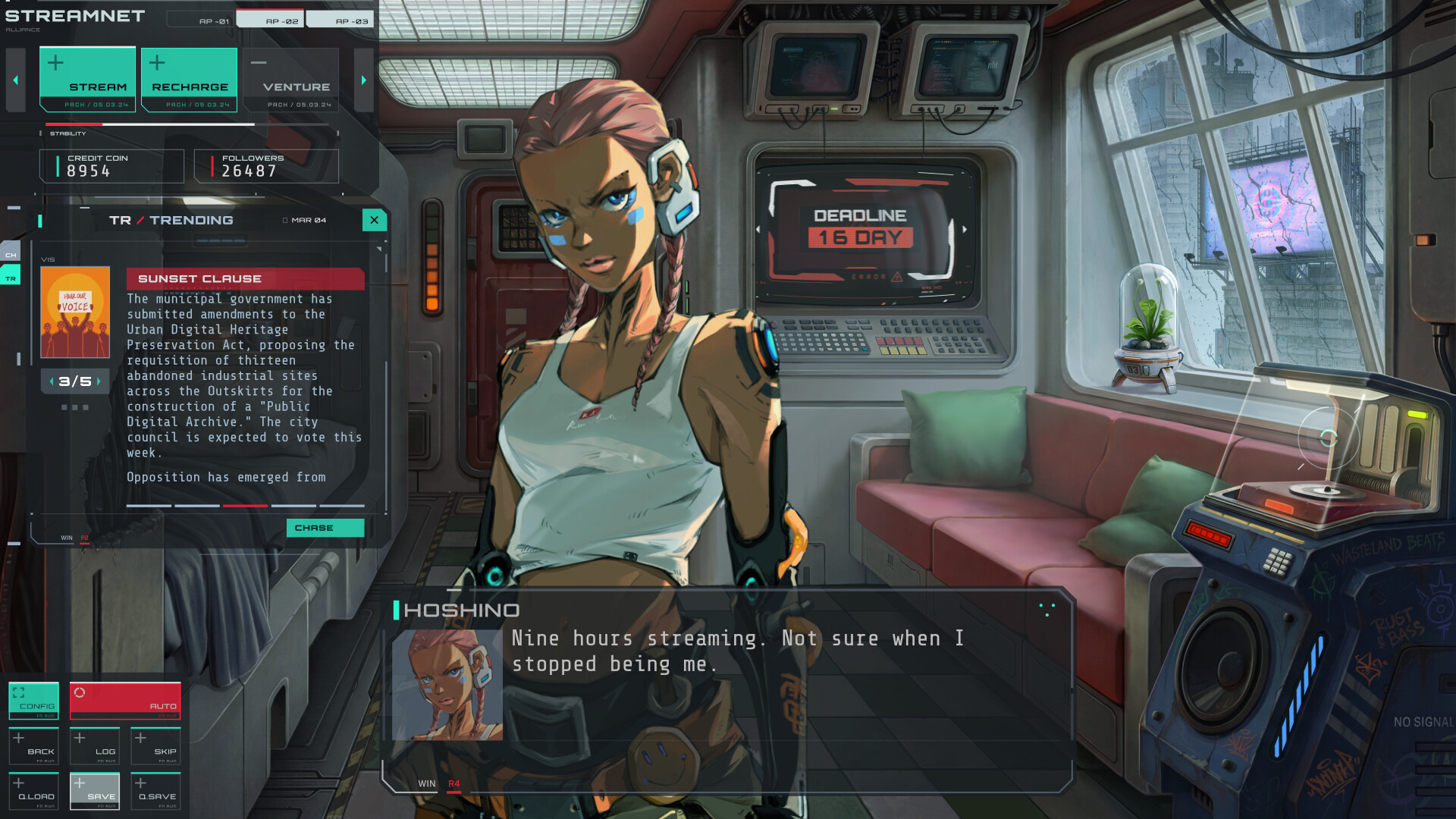1456x819 pixels.
Task: Open the TR side tab
Action: tap(11, 278)
